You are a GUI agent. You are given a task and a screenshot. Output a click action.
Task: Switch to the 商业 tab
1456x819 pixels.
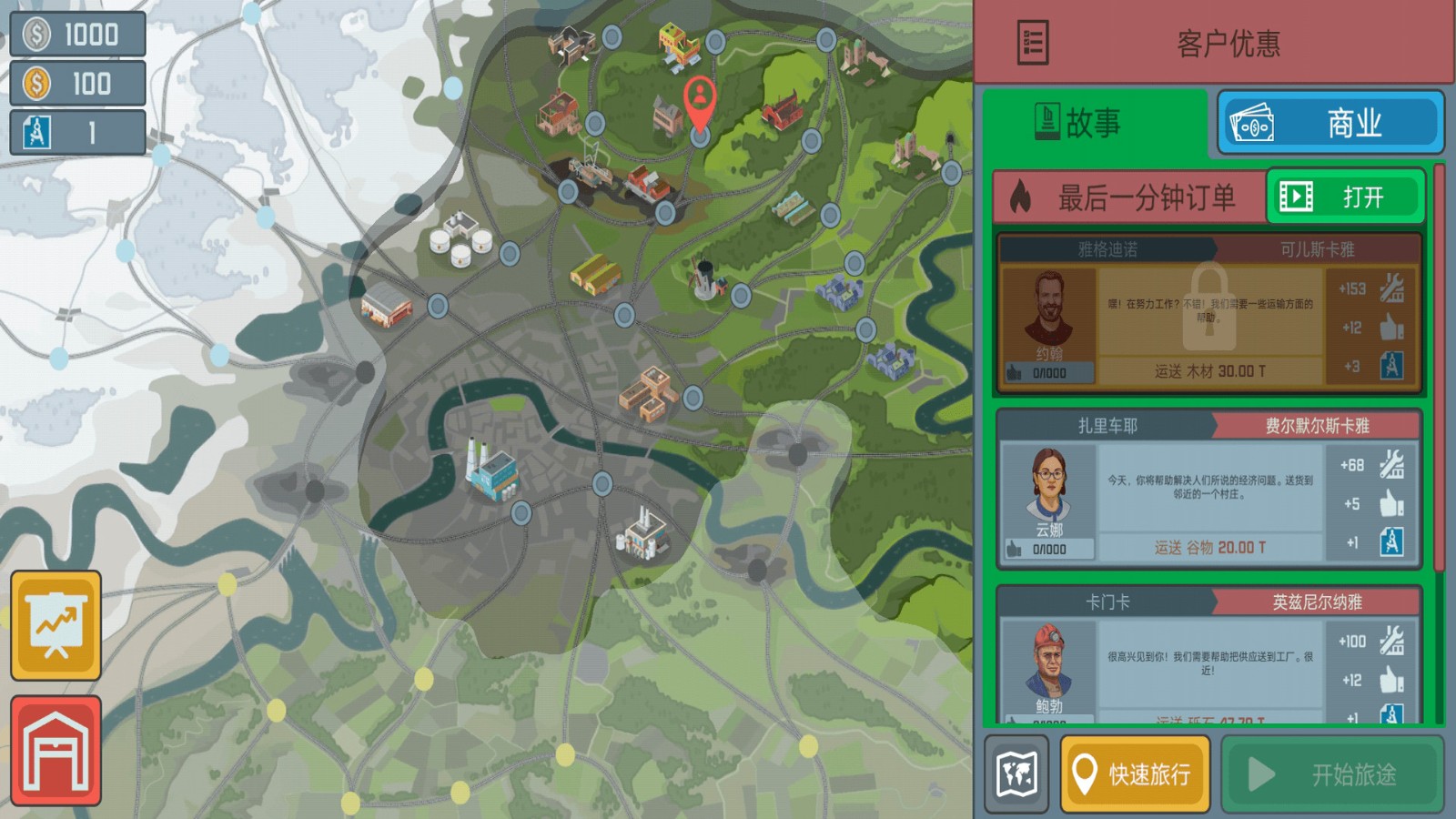click(1330, 123)
